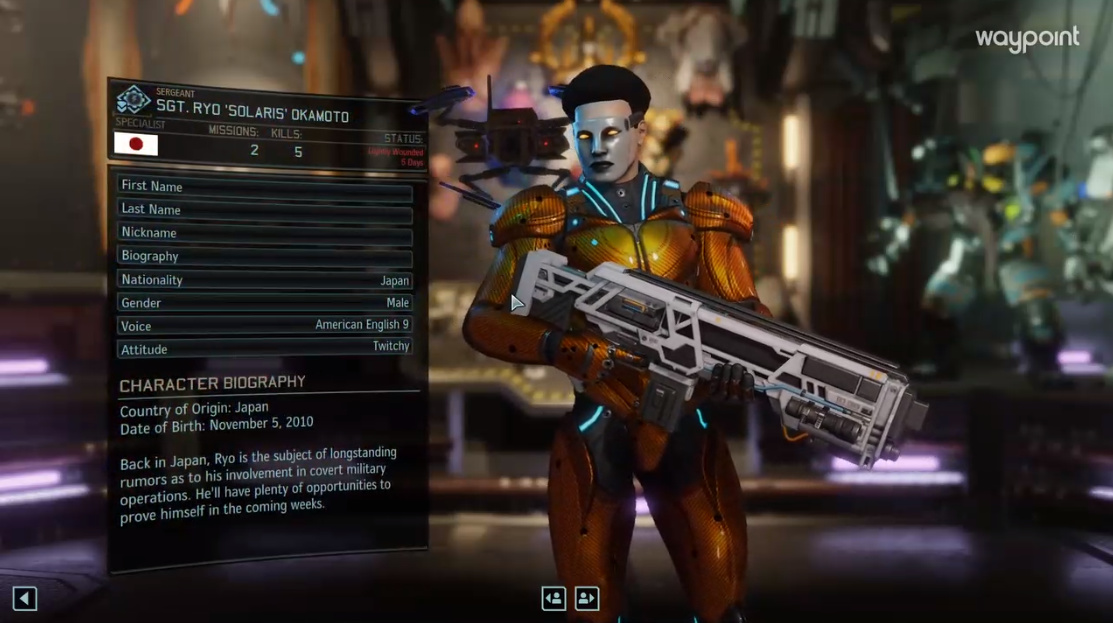Viewport: 1113px width, 623px height.
Task: Open the Last Name entry
Action: click(265, 210)
